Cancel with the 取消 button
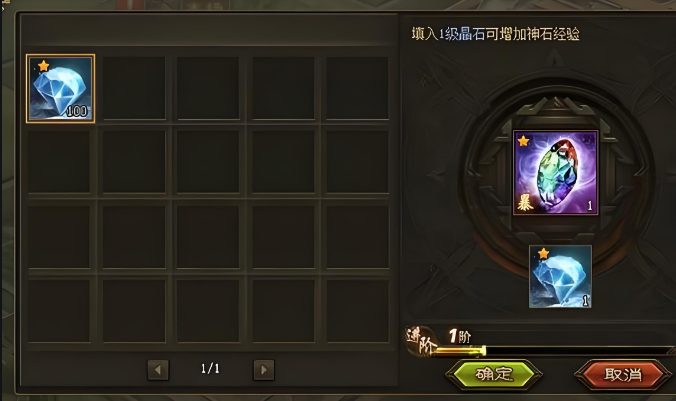The height and width of the screenshot is (401, 676). click(622, 375)
